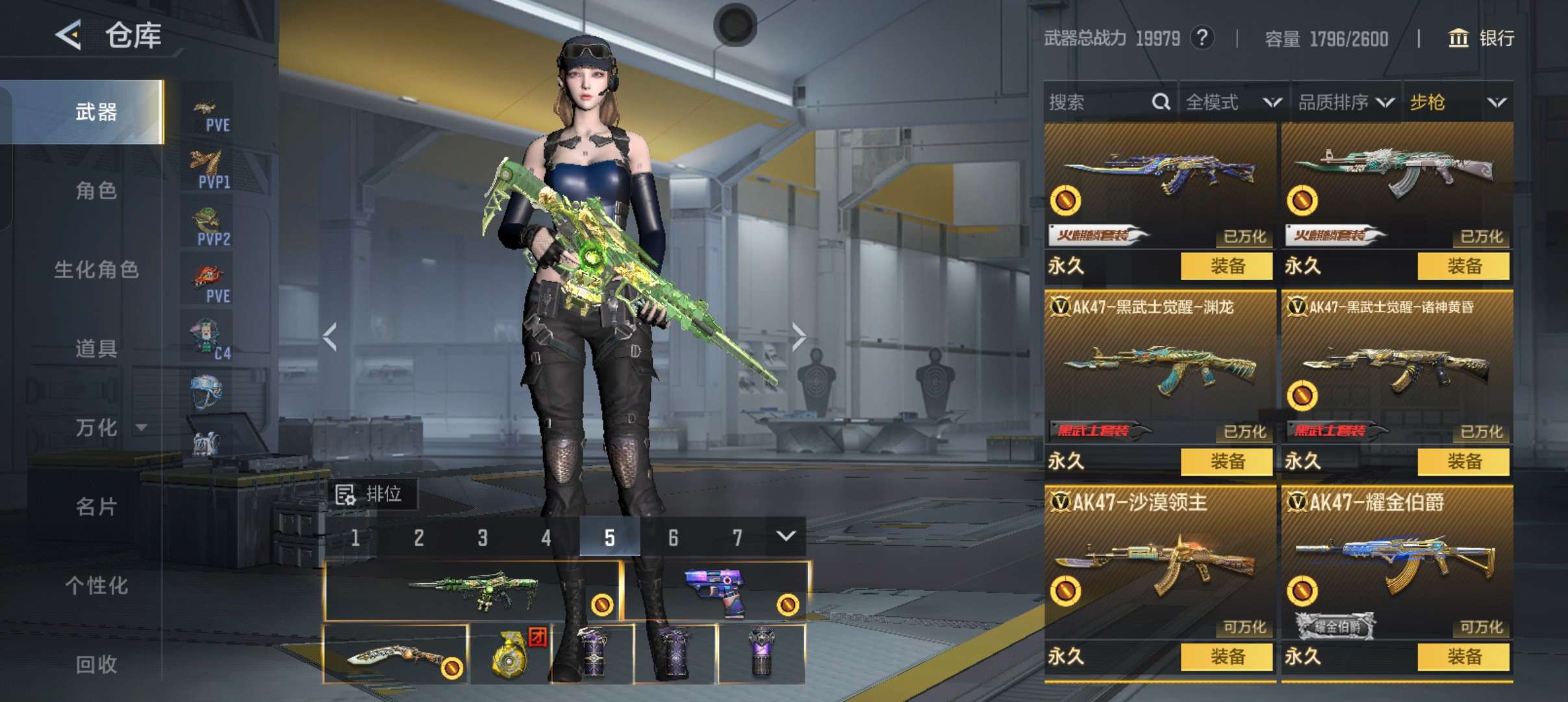The height and width of the screenshot is (702, 1568).
Task: Open the 银行 bank
Action: point(1482,38)
